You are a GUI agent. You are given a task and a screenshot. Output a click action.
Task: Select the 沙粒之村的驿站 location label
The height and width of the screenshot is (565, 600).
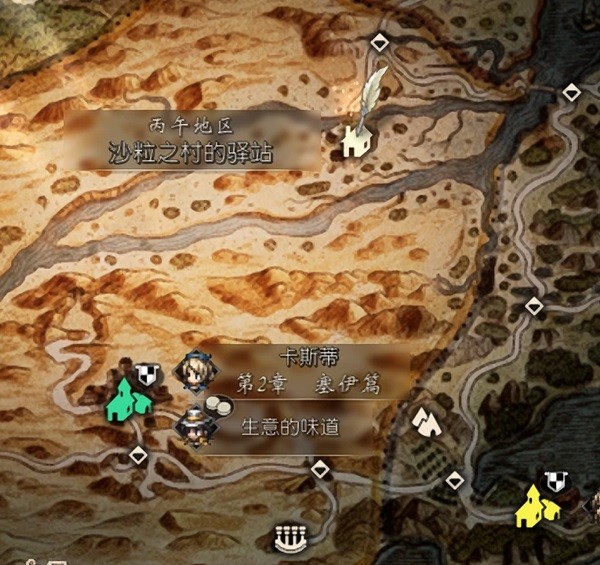(x=192, y=153)
